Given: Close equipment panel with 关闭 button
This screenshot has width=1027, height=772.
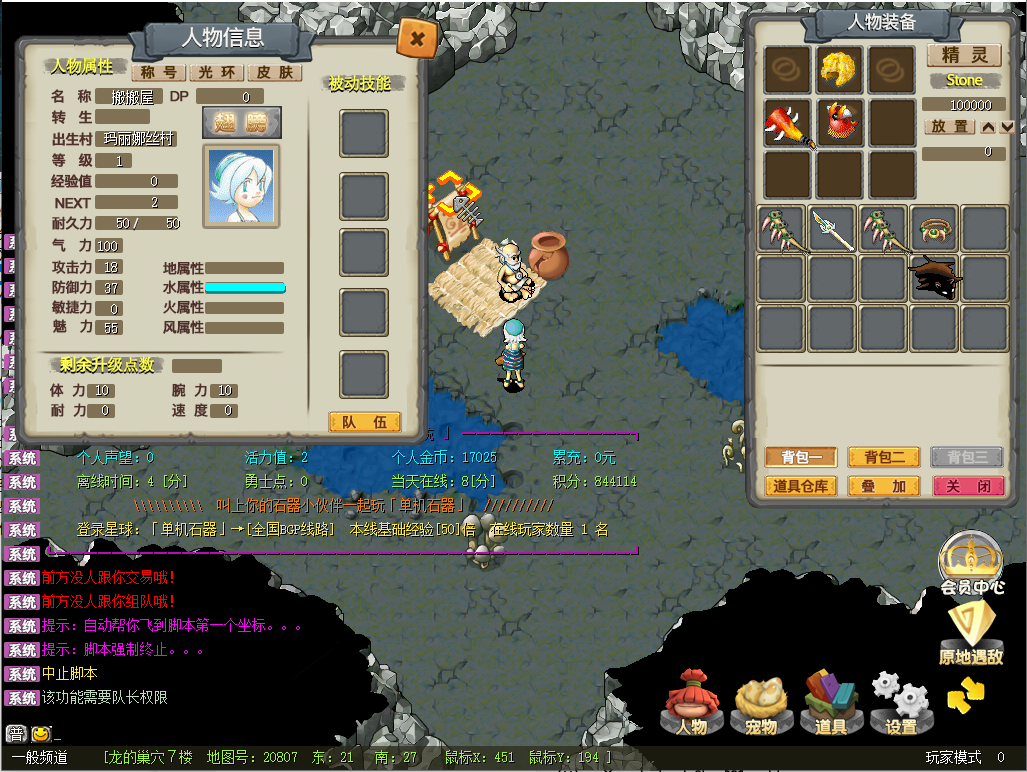Looking at the screenshot, I should (x=967, y=486).
